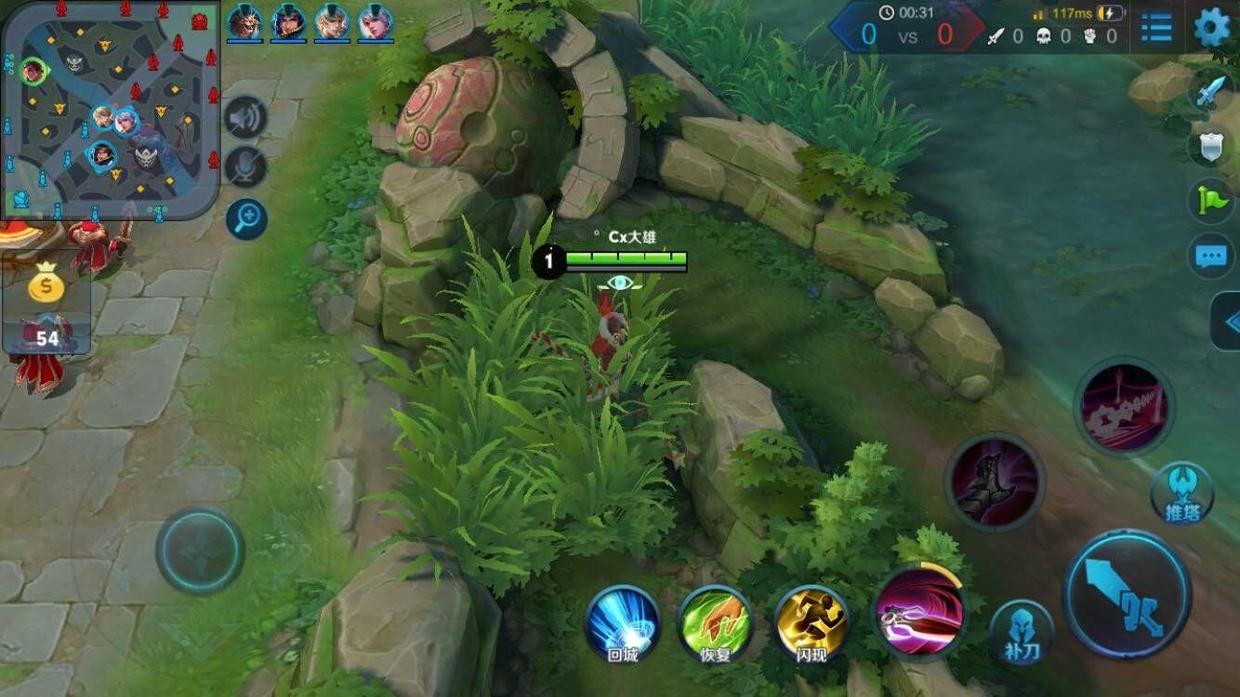
Task: Tap the 推塔 push-tower button
Action: click(1182, 492)
